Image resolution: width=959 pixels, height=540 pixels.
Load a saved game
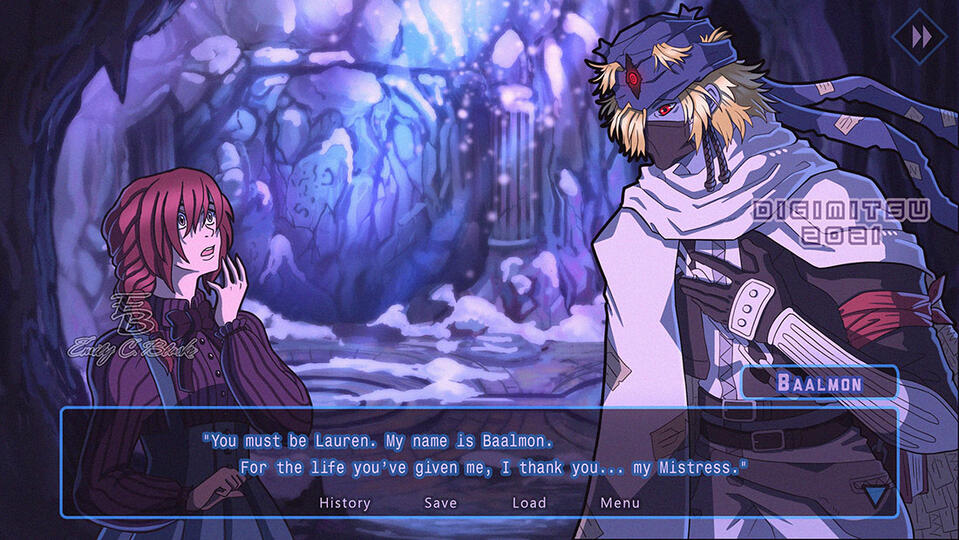(x=529, y=503)
